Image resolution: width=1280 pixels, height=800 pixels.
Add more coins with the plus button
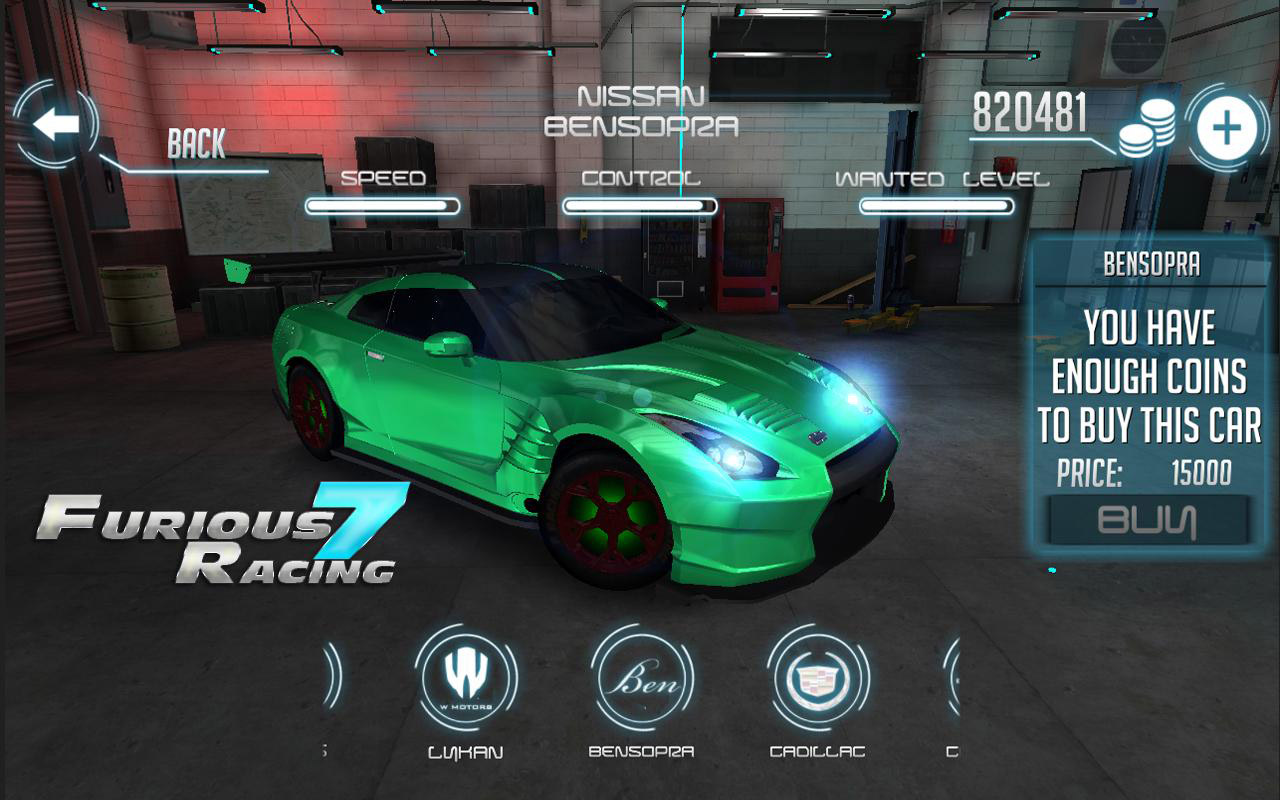tap(1227, 130)
